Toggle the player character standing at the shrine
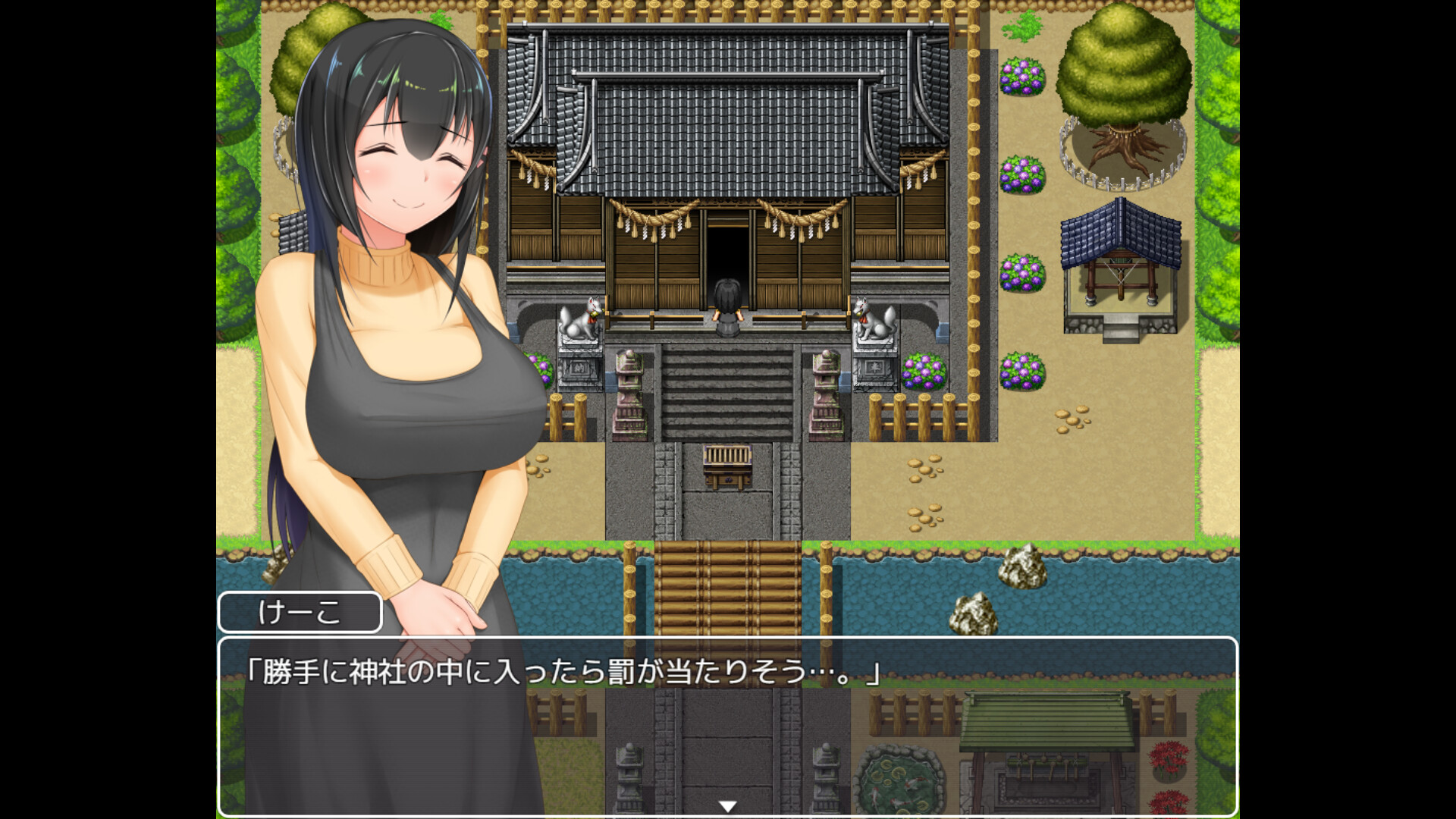Screen dimensions: 1456x819 (726, 303)
